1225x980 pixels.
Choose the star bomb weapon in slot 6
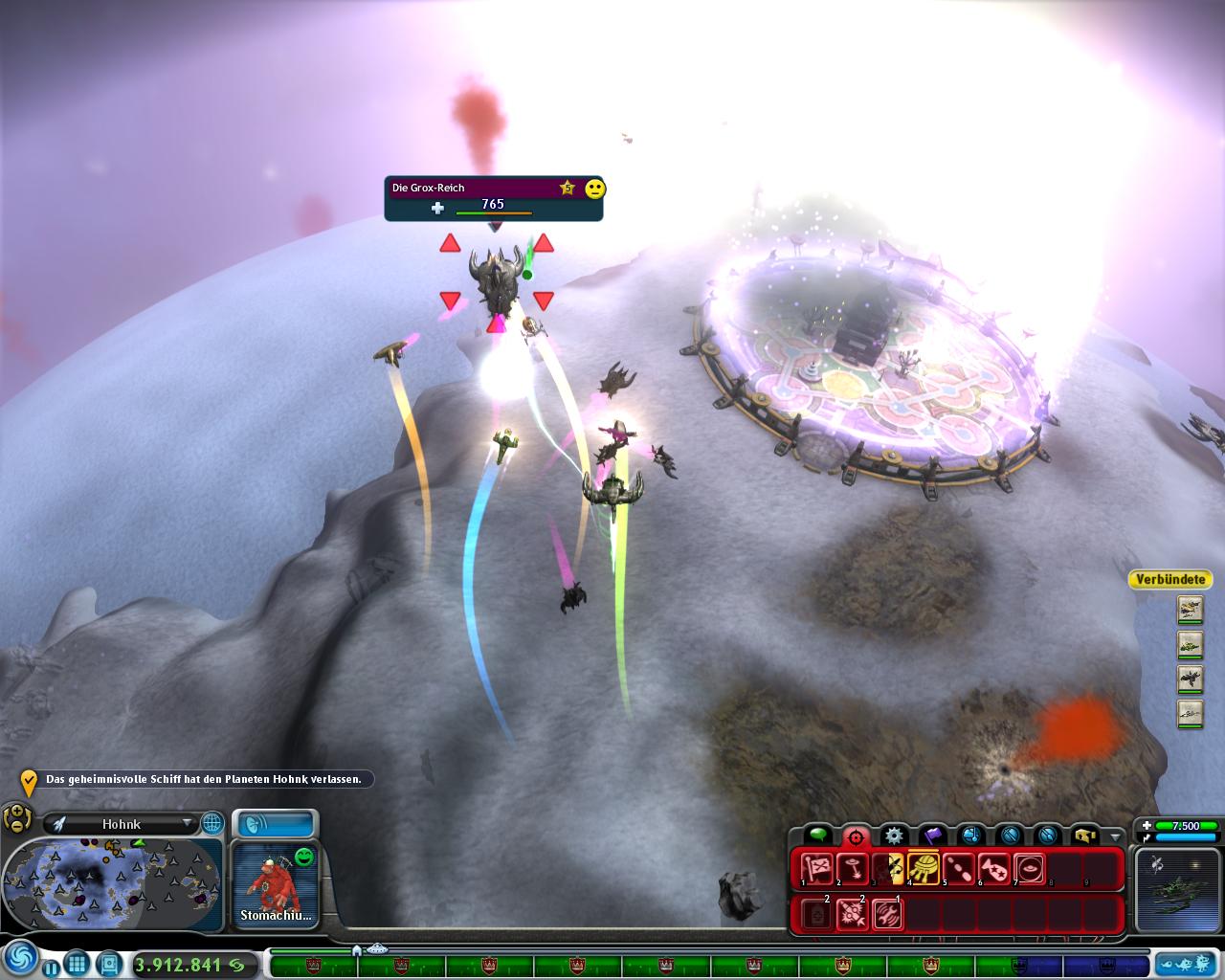click(994, 868)
